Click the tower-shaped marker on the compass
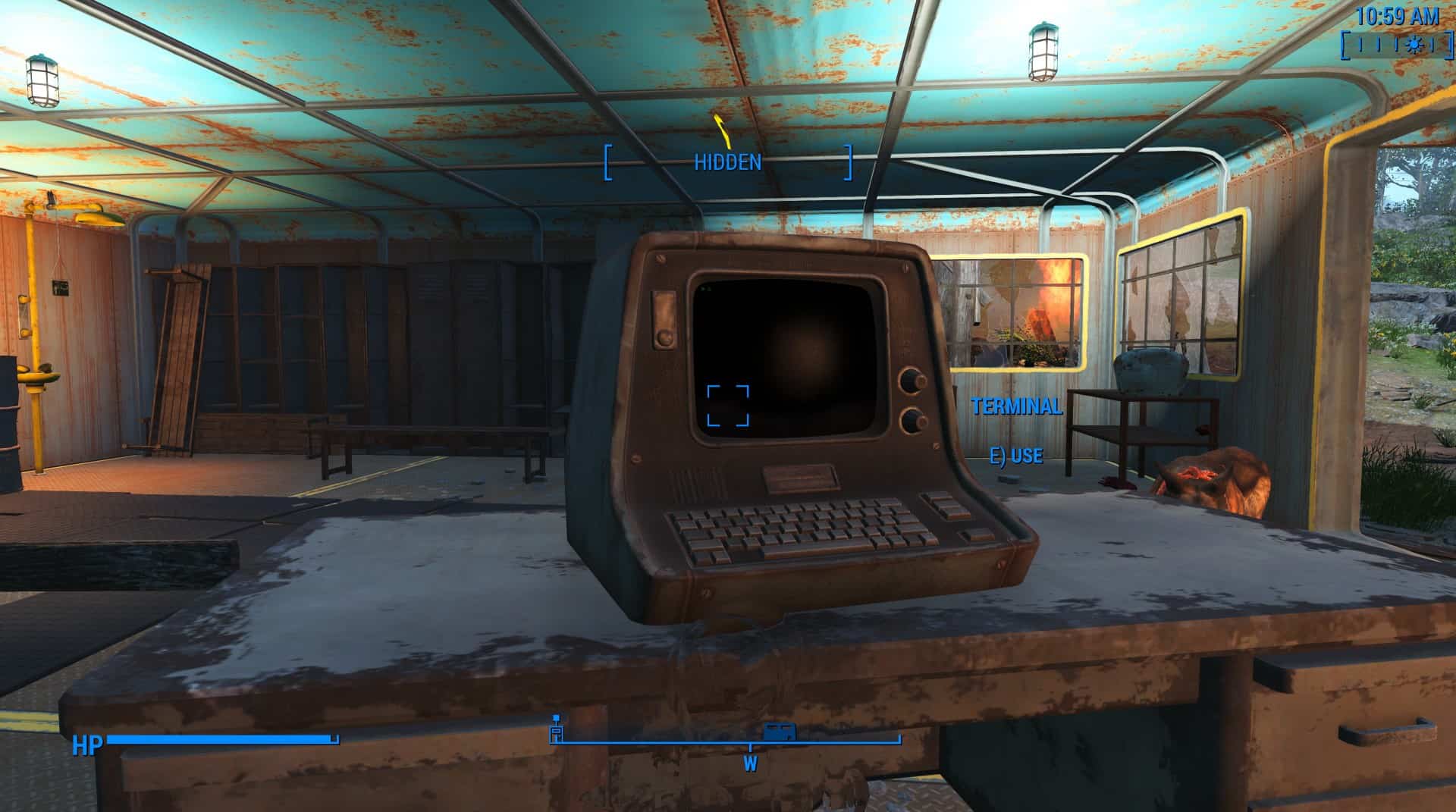The image size is (1456, 812). pos(556,729)
